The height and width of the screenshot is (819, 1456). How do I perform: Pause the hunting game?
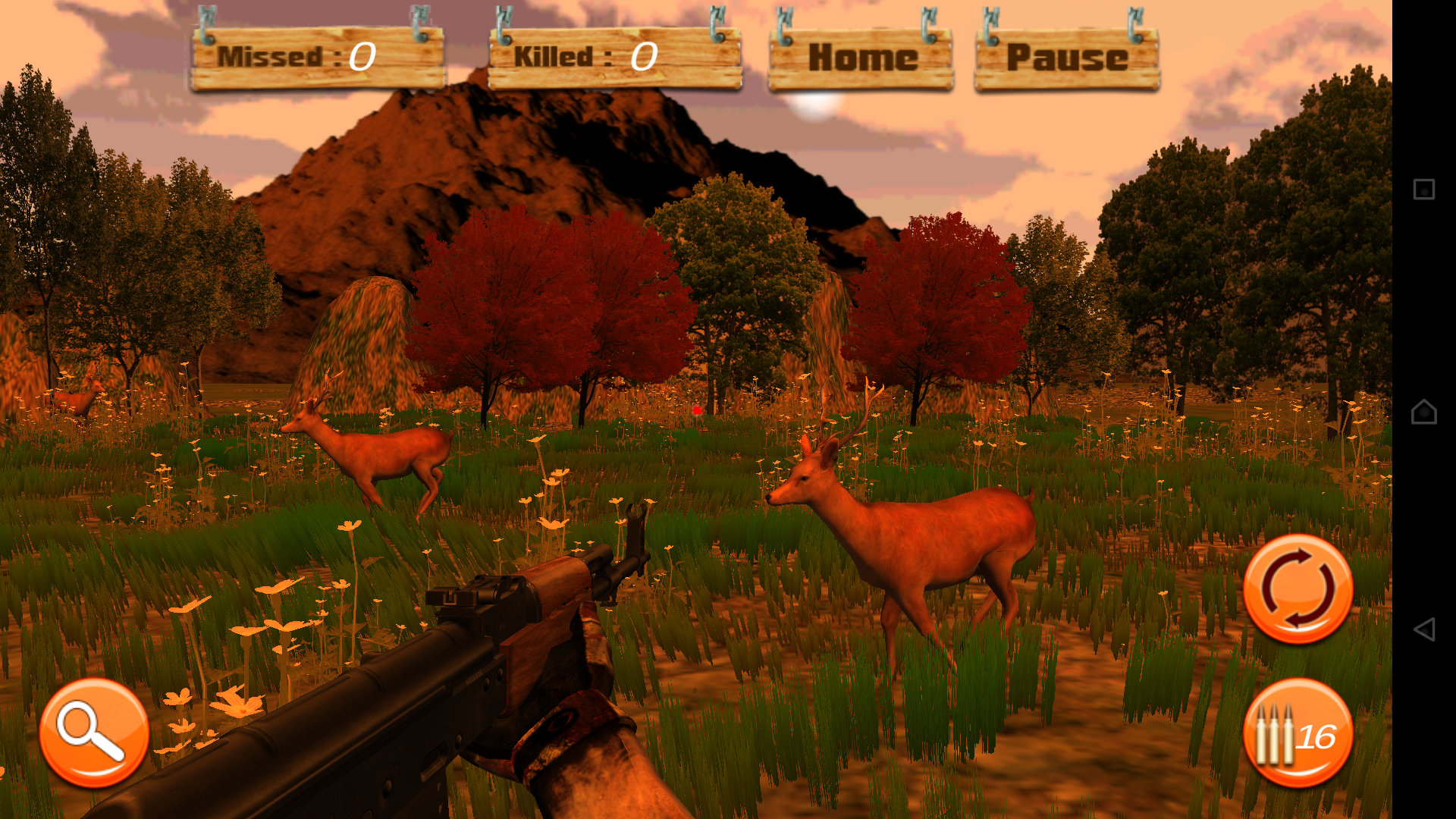coord(1066,58)
